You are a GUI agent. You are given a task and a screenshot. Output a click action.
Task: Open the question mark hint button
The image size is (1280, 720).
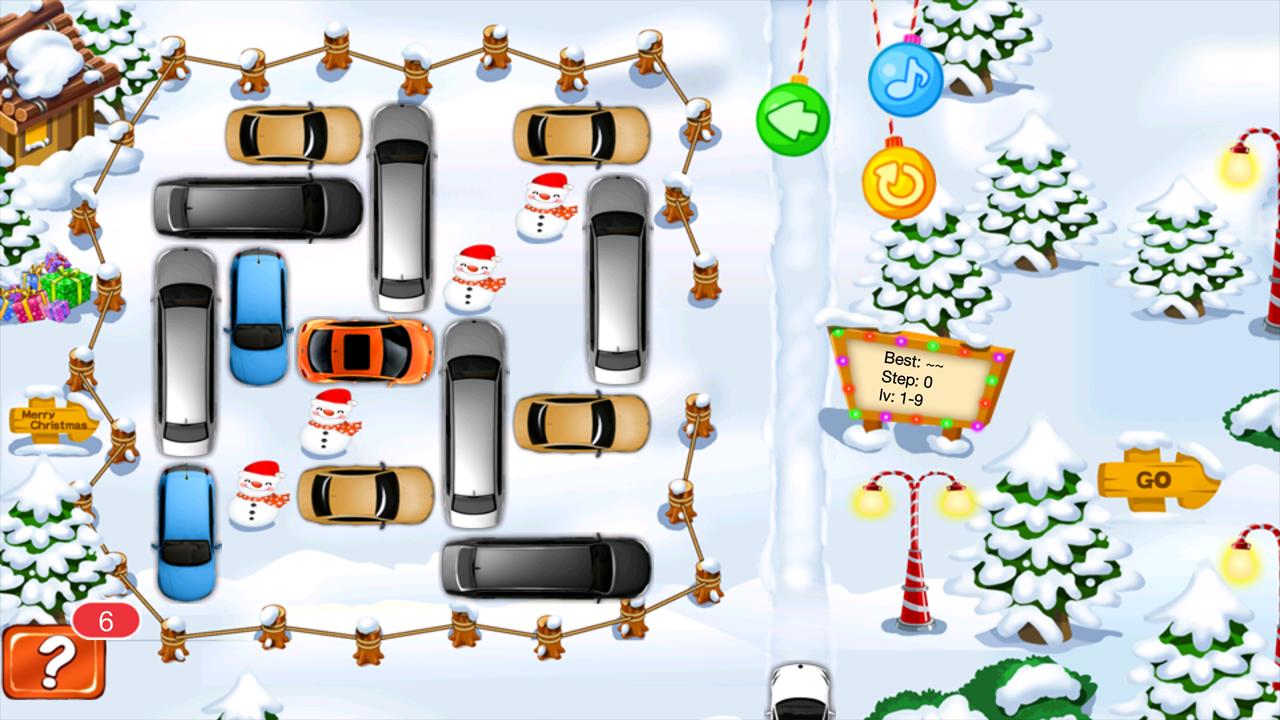tap(54, 662)
